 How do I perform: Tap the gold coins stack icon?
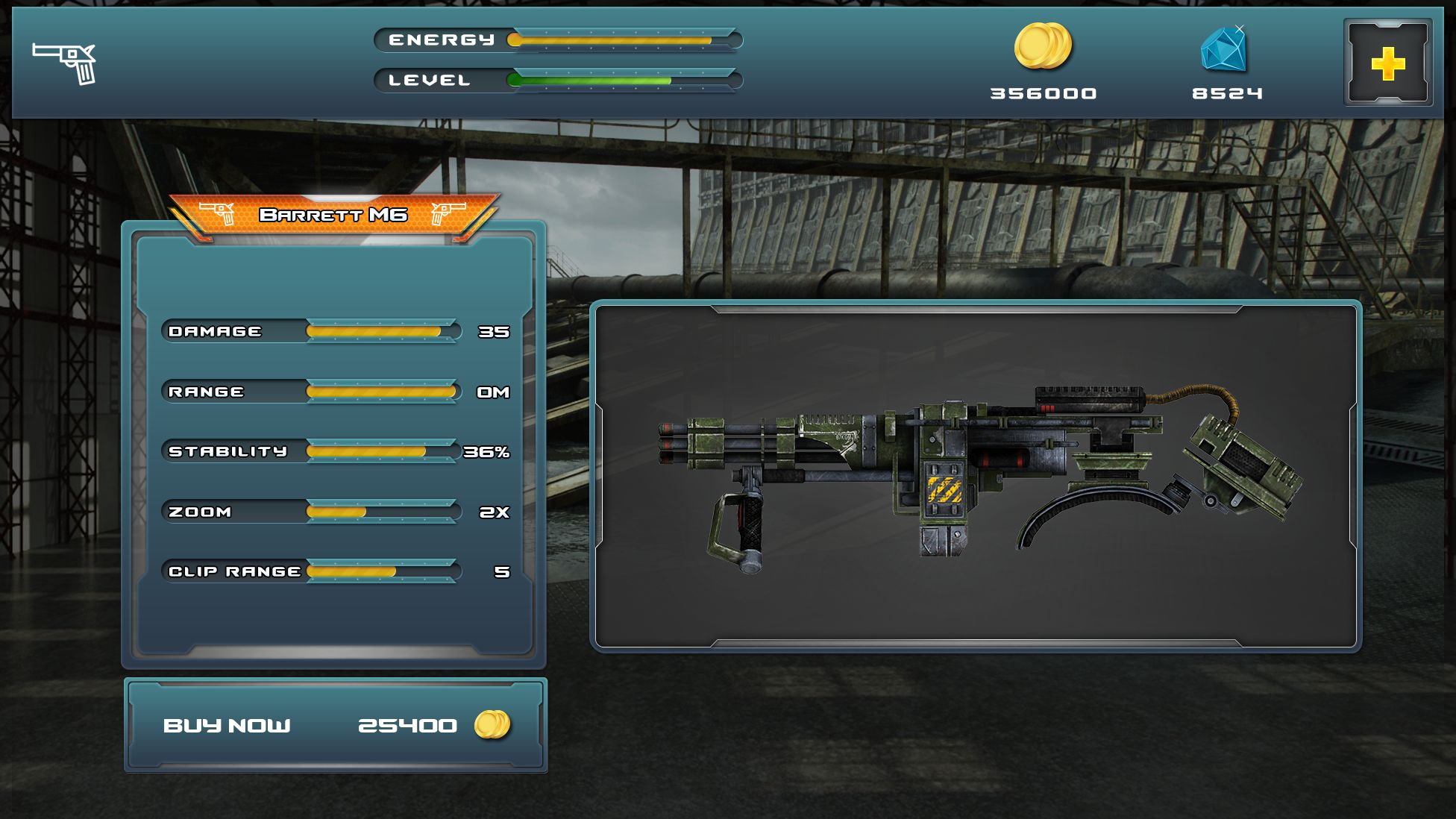tap(1043, 46)
